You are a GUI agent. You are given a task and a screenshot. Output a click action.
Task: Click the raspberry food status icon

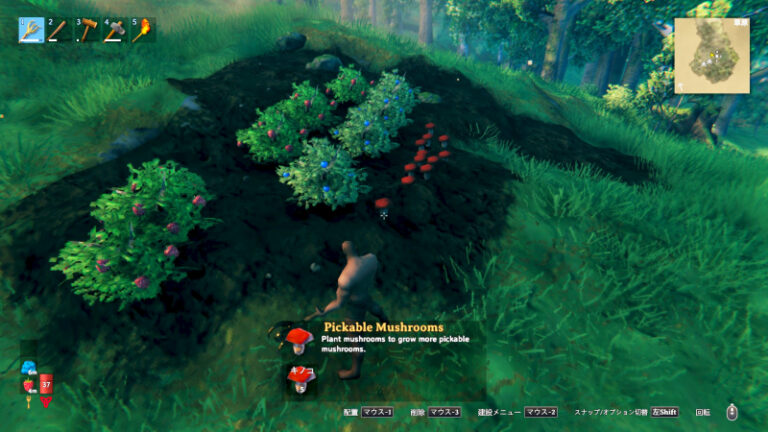(x=28, y=385)
